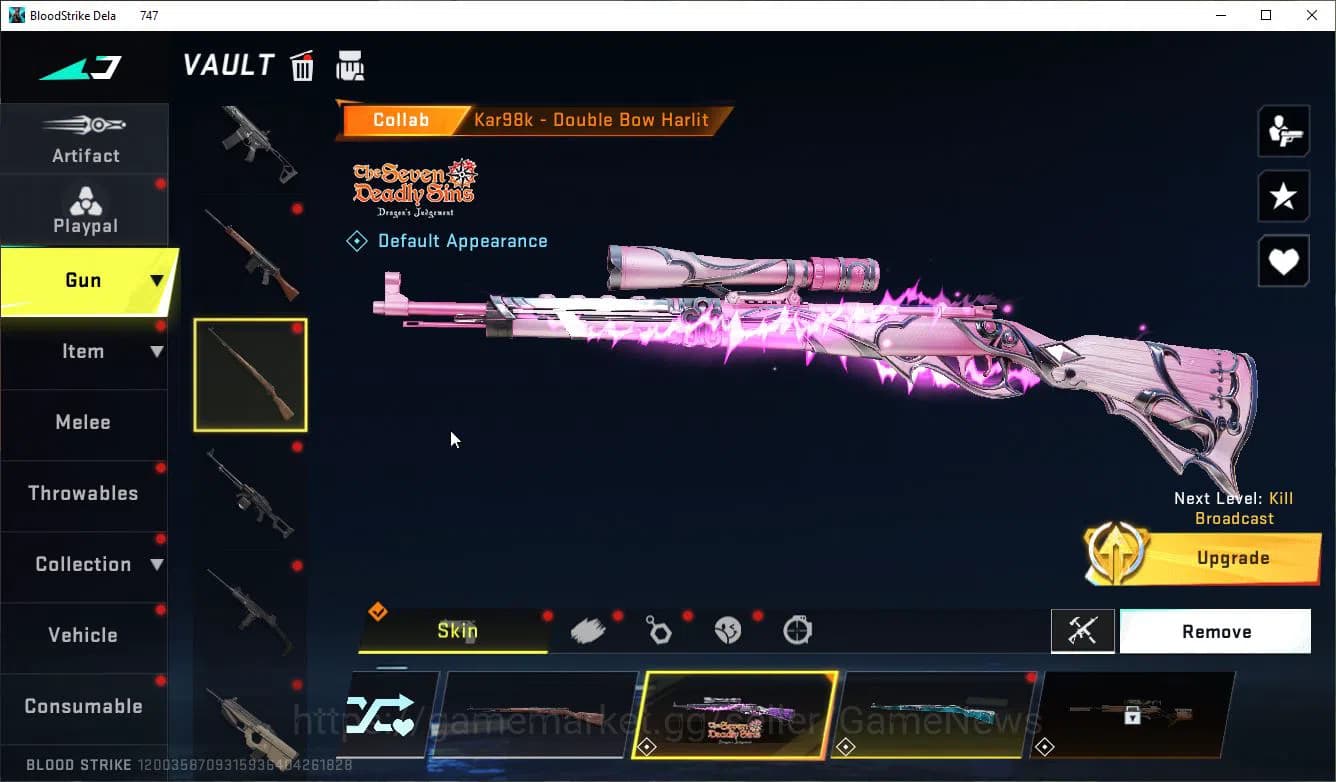Favorite the weapon with the heart icon
The width and height of the screenshot is (1336, 782).
tap(1283, 261)
